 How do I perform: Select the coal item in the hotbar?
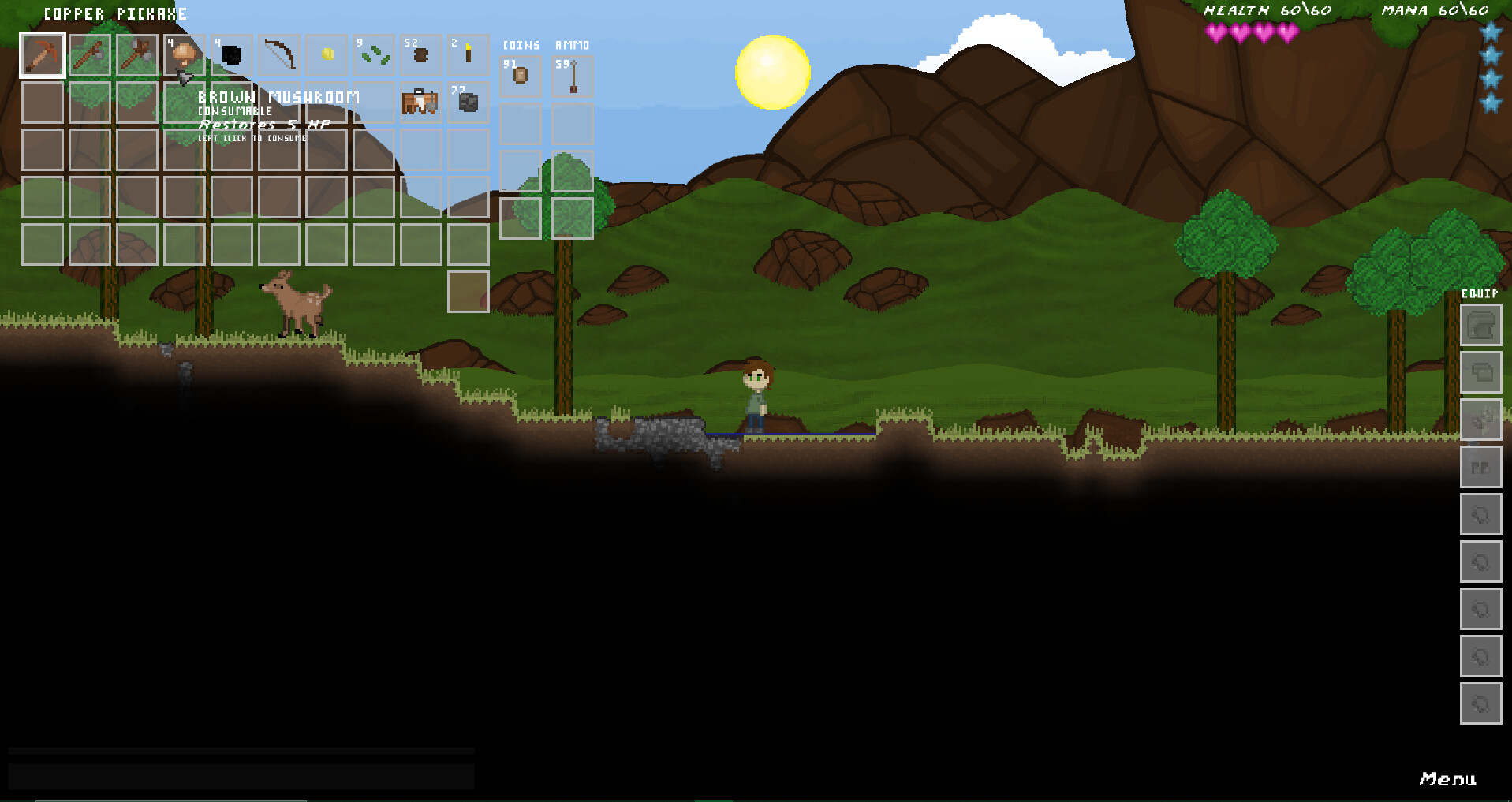[231, 55]
